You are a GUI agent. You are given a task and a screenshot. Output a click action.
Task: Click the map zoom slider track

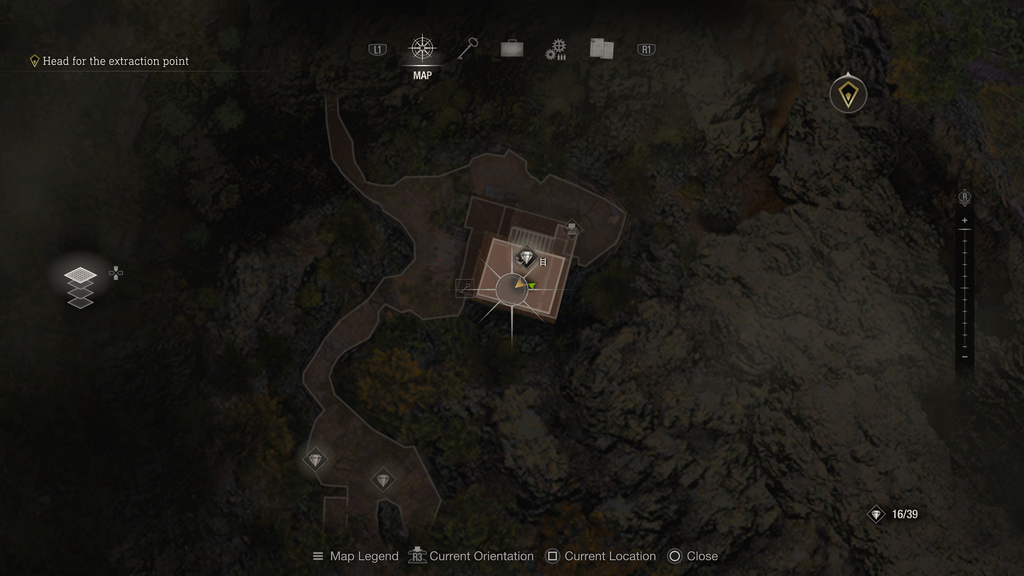[965, 290]
